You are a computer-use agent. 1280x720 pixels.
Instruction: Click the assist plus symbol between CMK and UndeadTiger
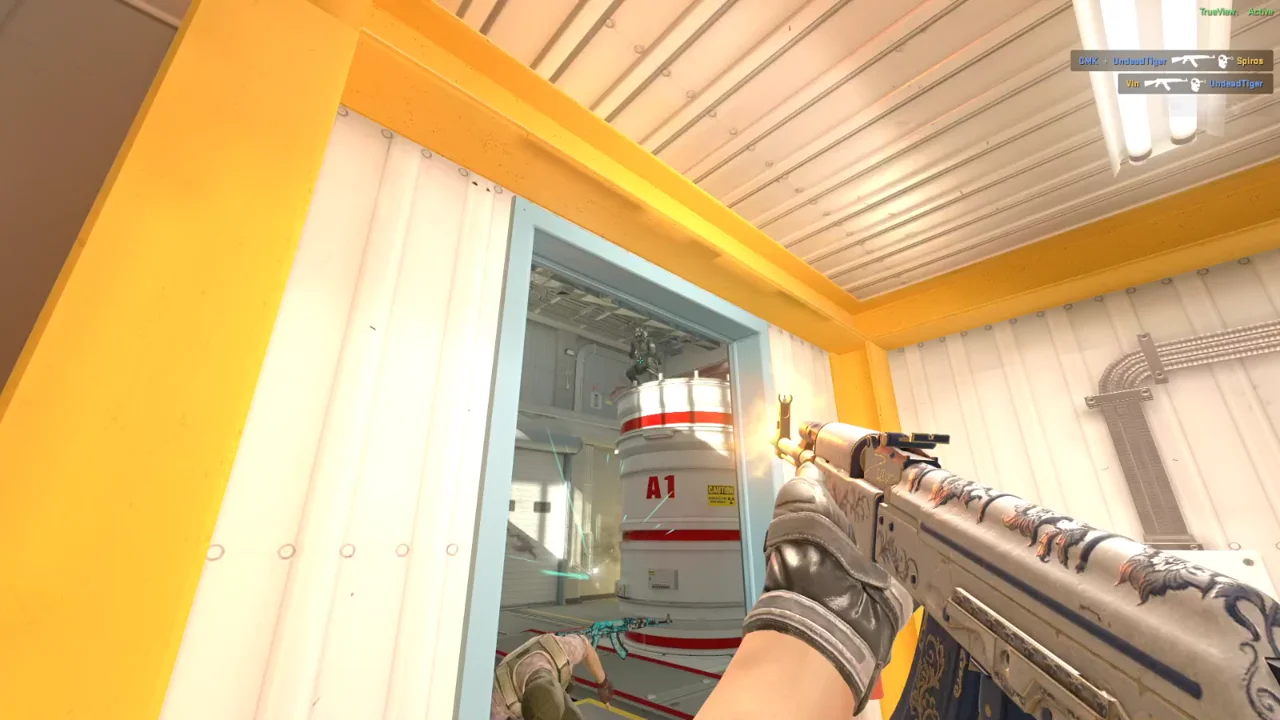tap(1104, 61)
